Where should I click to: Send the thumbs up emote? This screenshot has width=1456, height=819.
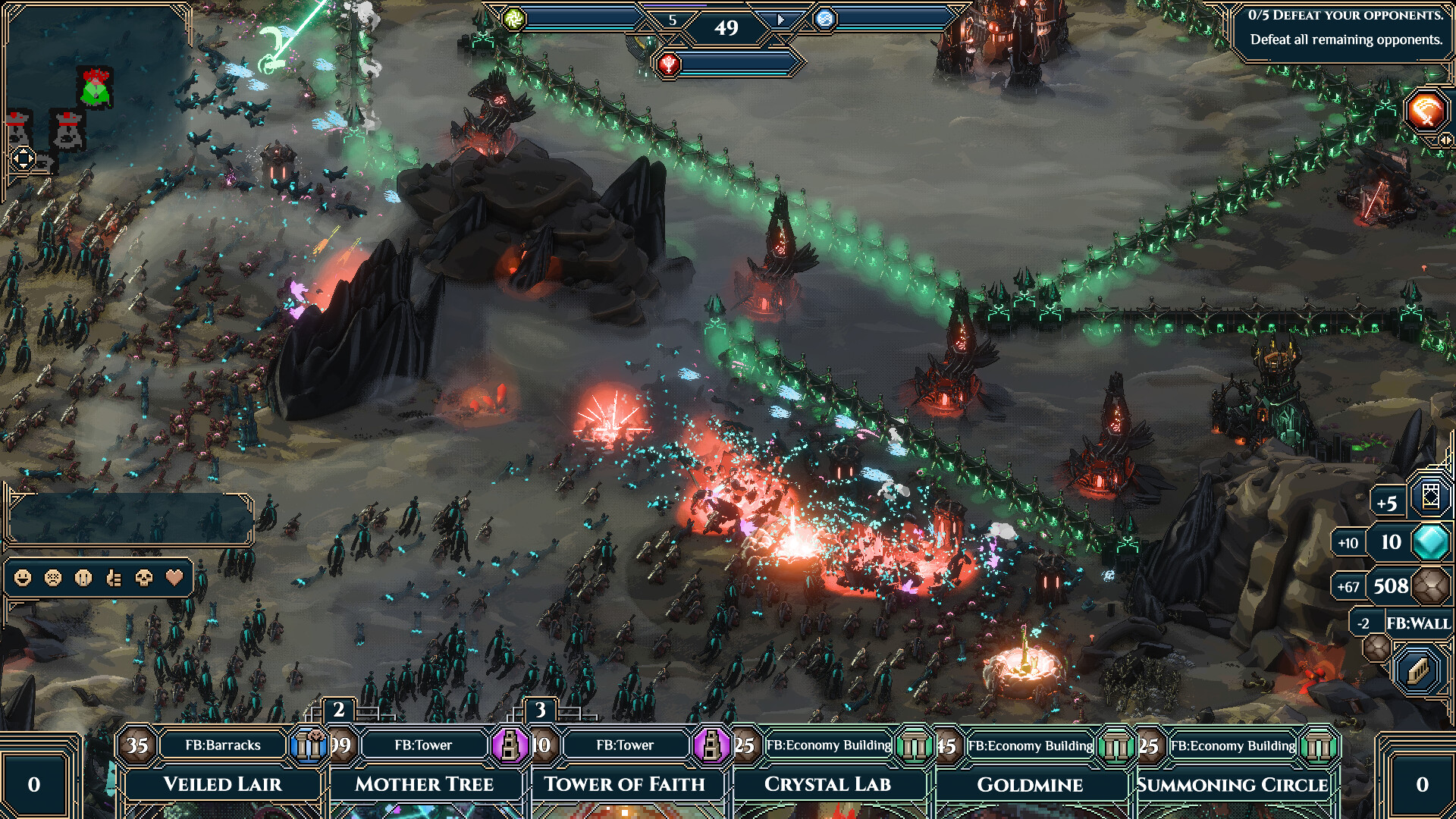point(114,579)
